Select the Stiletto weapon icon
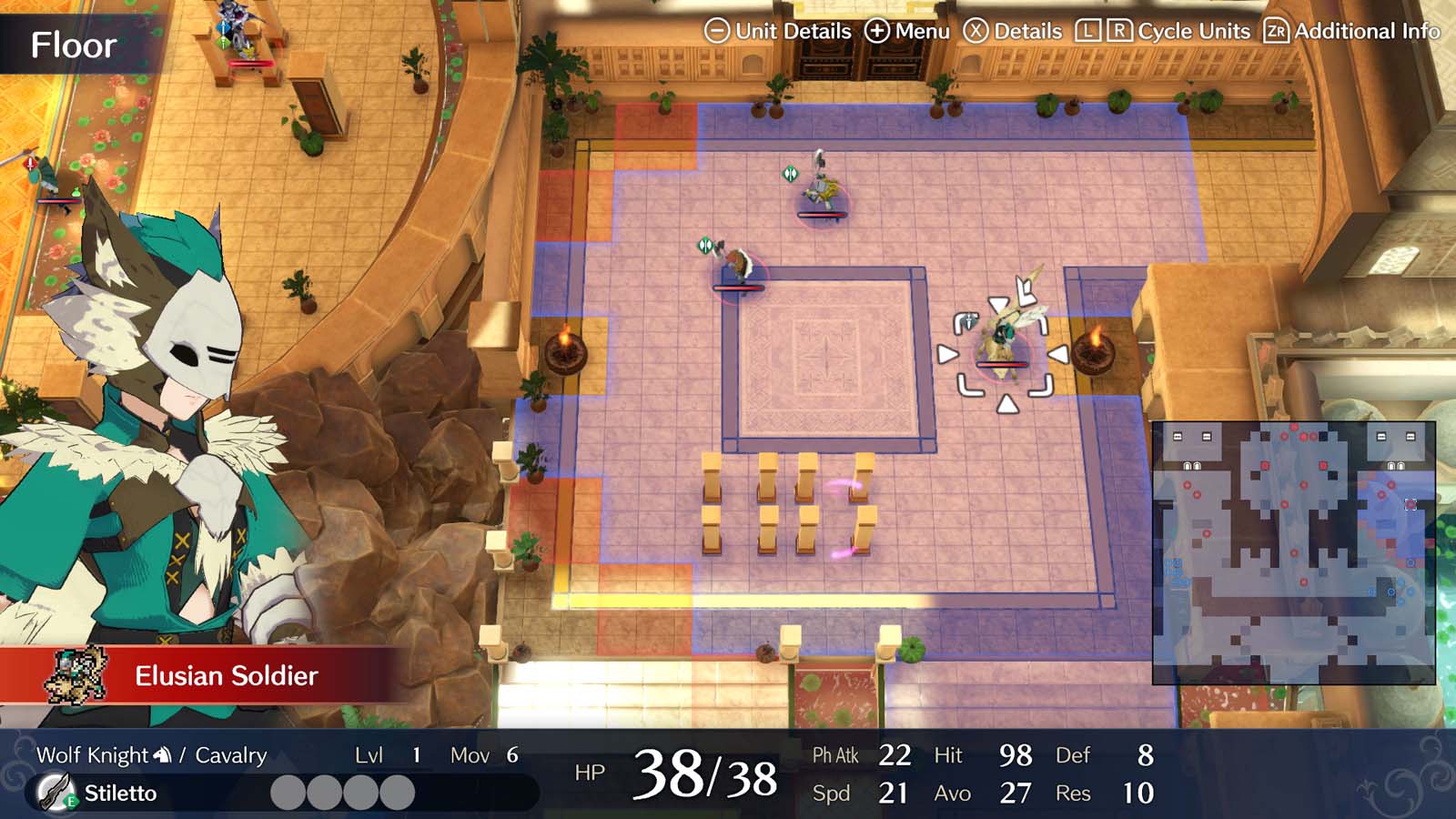The height and width of the screenshot is (819, 1456). 55,792
